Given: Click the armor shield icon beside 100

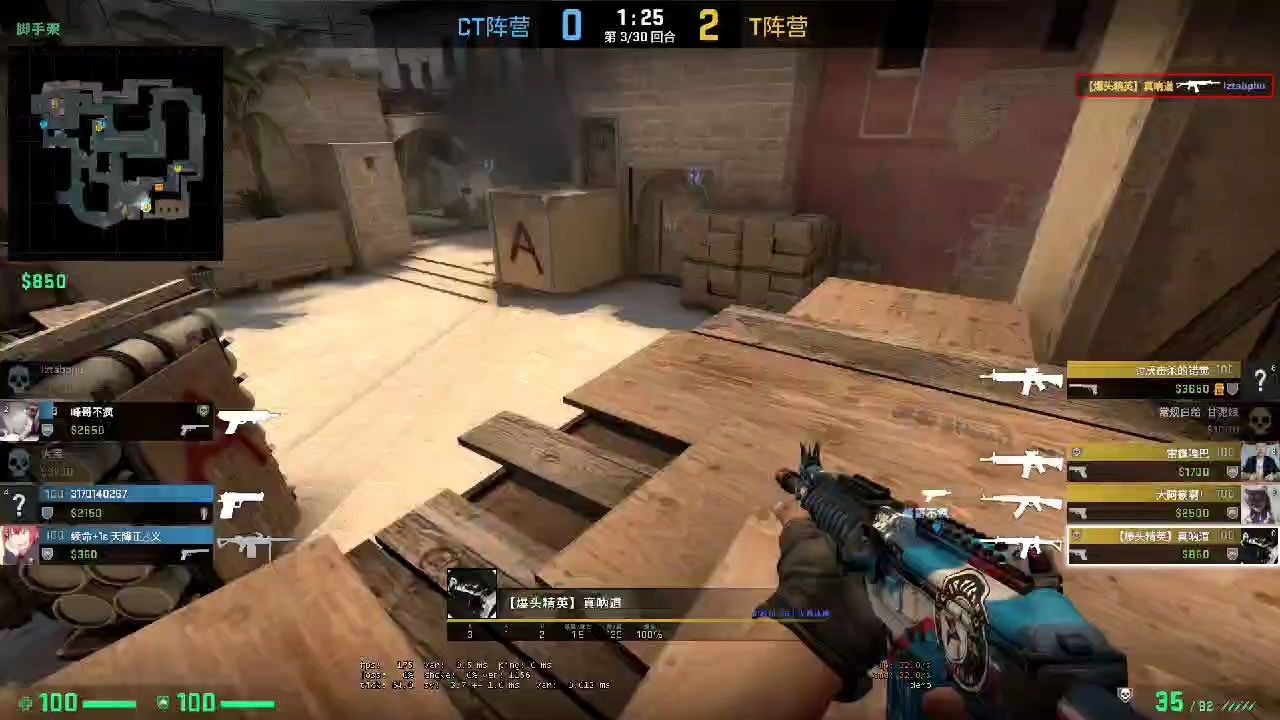Looking at the screenshot, I should tap(163, 703).
